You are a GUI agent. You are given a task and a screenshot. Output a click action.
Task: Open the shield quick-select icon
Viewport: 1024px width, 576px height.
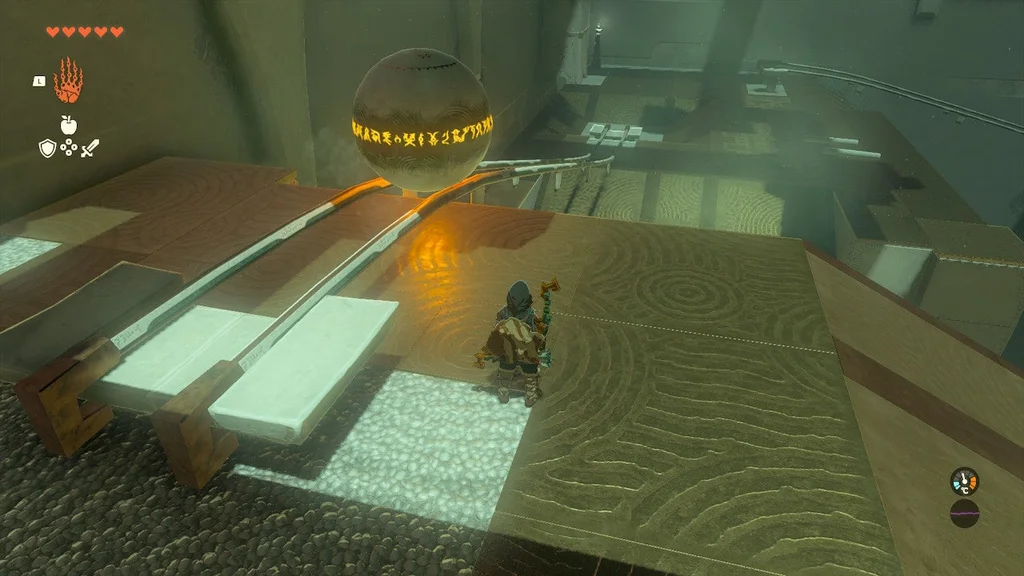[46, 148]
